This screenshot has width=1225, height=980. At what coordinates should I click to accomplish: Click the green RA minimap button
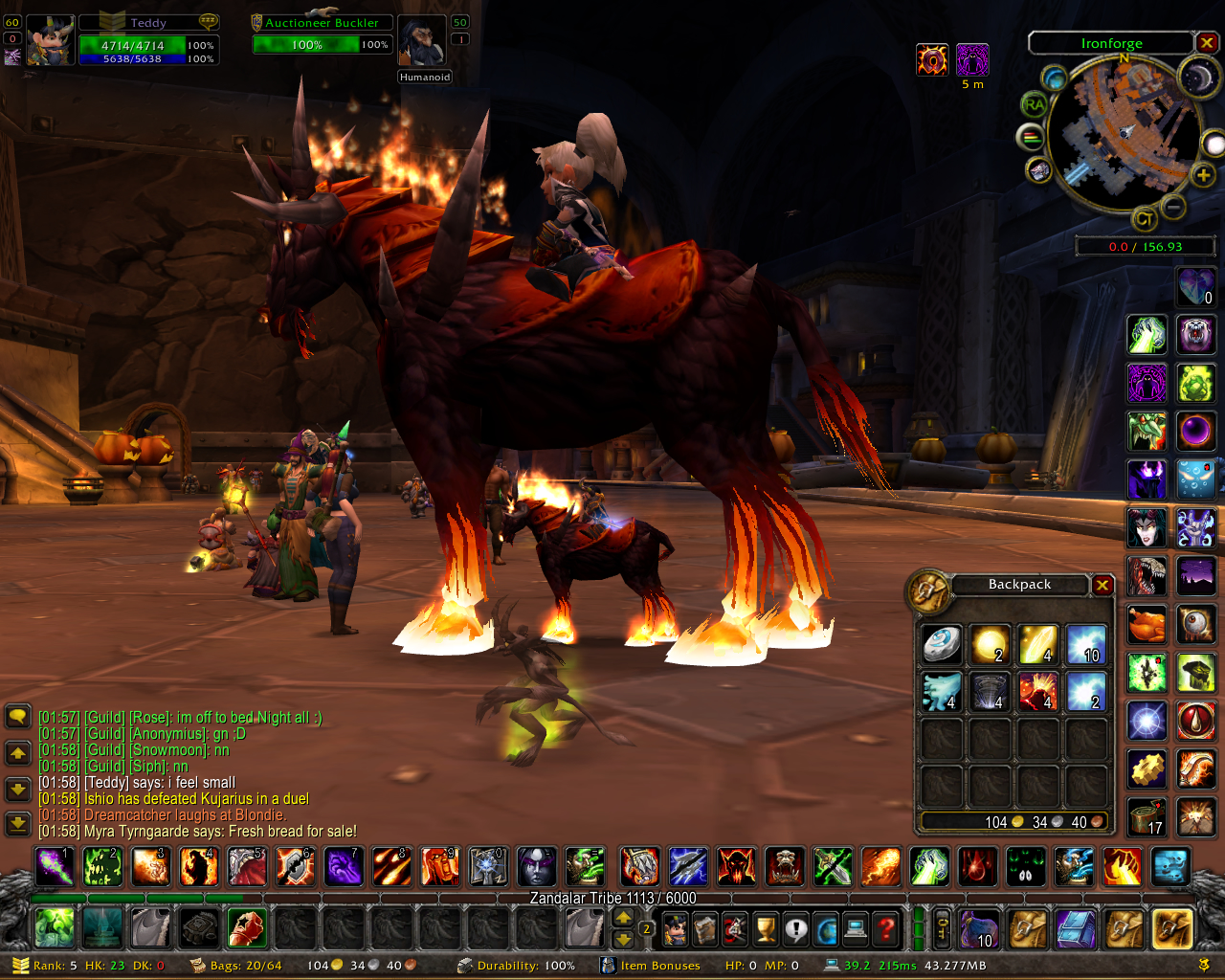click(x=1034, y=104)
